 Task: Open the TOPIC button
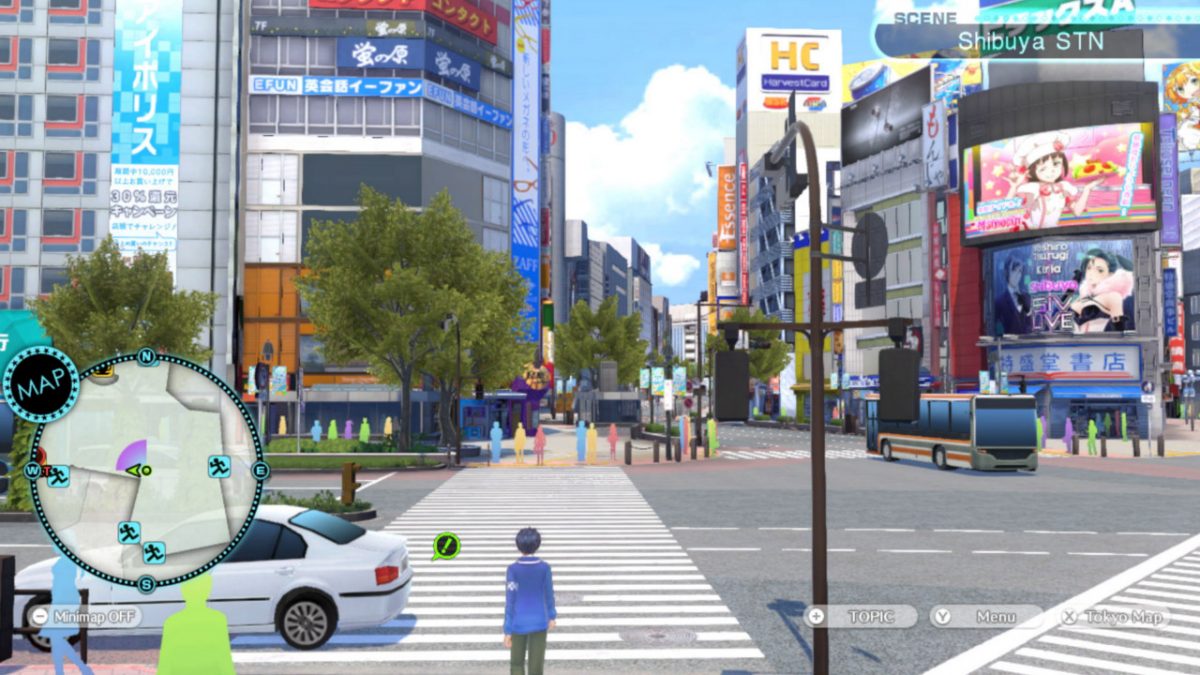click(x=861, y=616)
